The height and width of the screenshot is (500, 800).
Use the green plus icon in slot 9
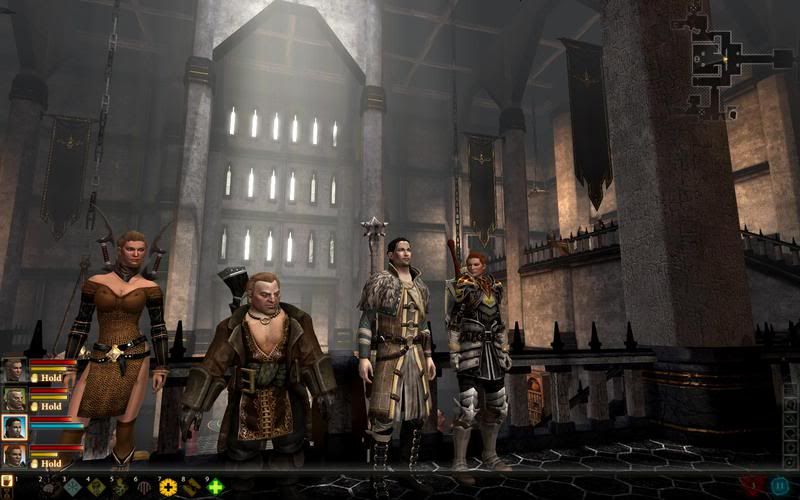215,488
